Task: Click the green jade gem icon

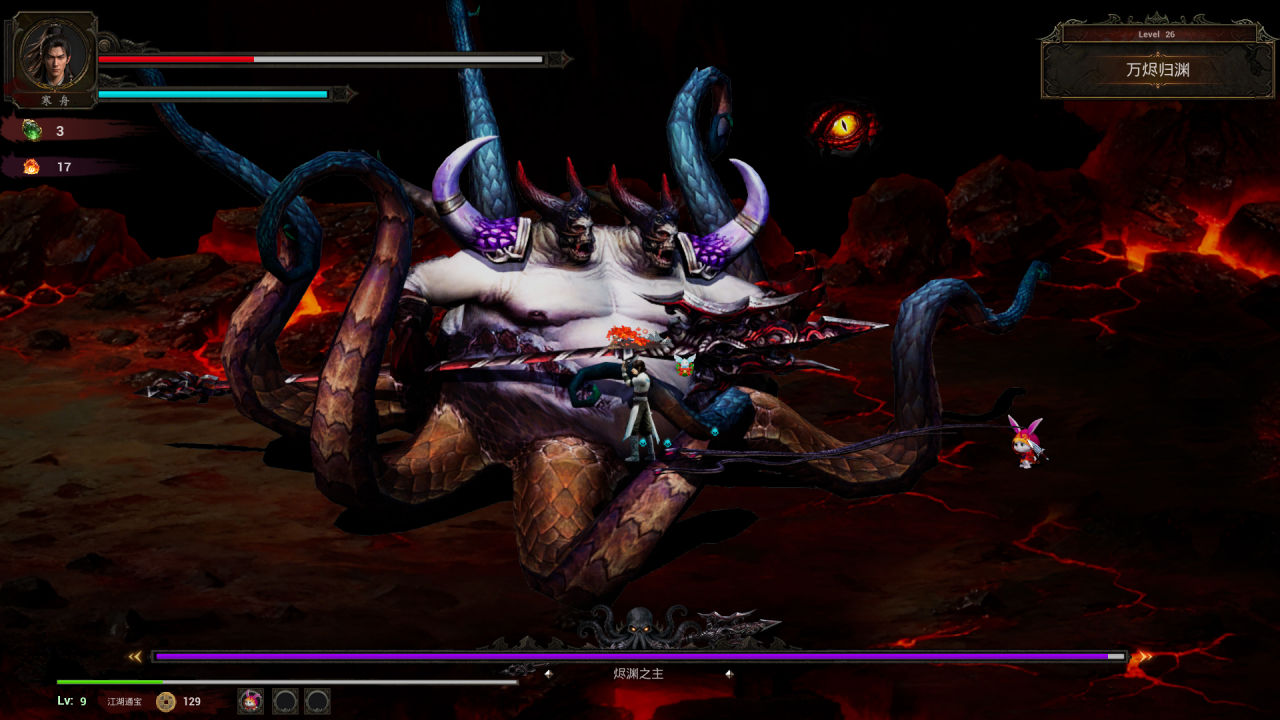Action: click(32, 131)
